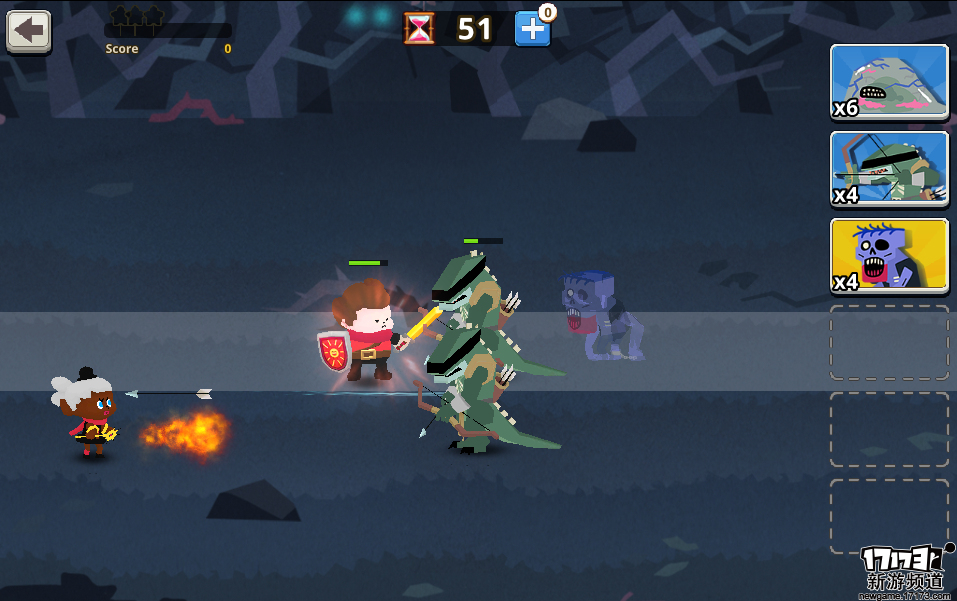Viewport: 957px width, 601px height.
Task: Pick the purple zombie card
Action: (x=889, y=256)
